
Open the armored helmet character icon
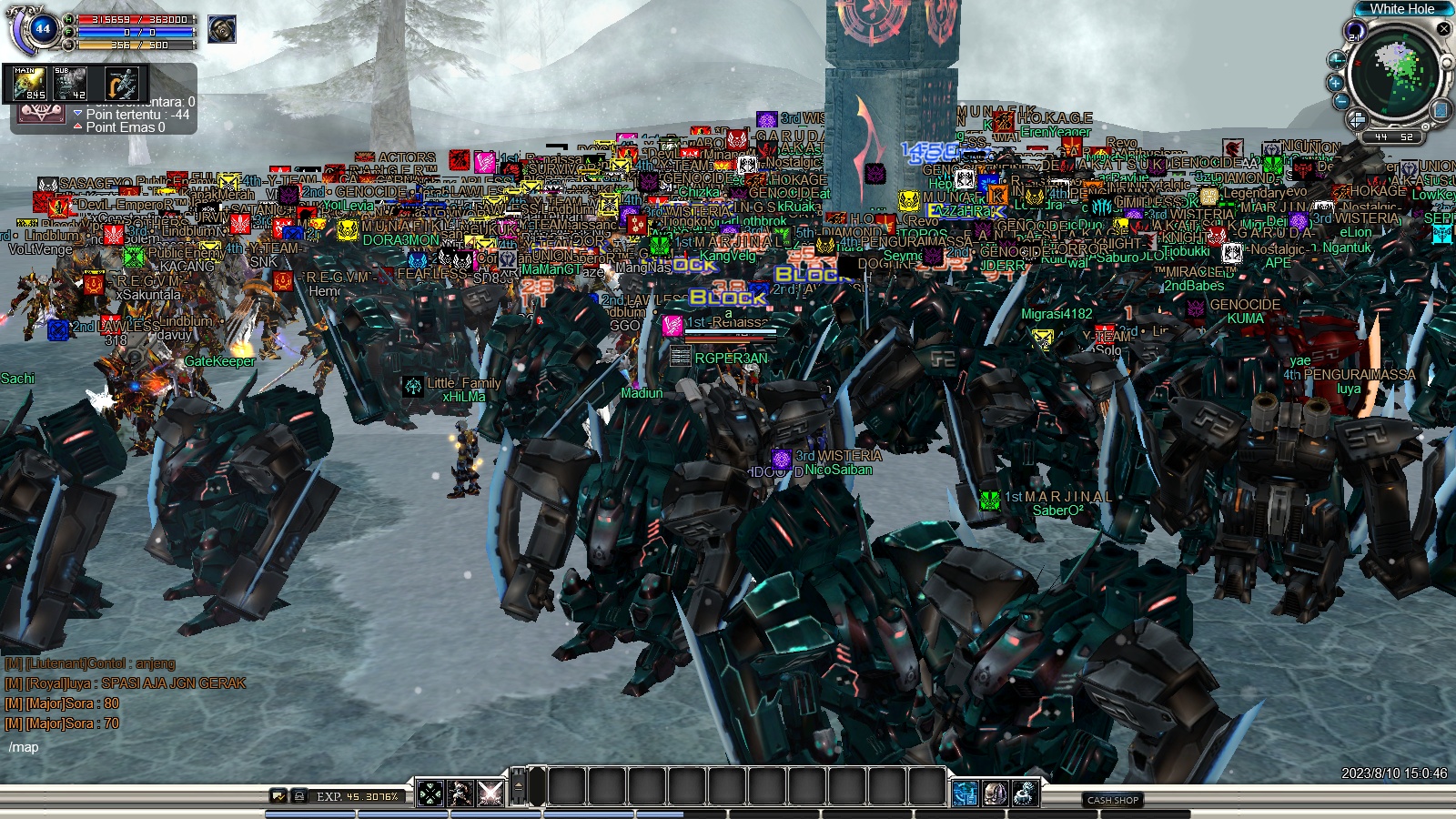(995, 794)
